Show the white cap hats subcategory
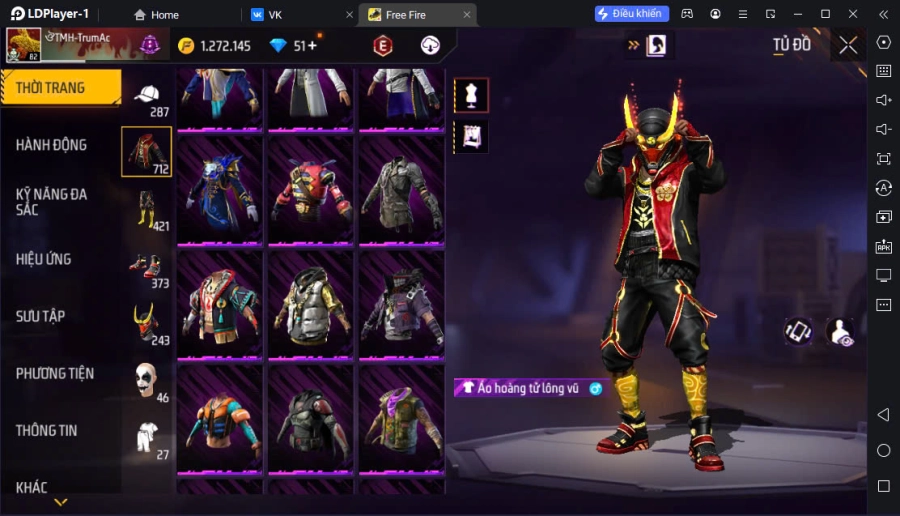This screenshot has width=900, height=516. (147, 96)
